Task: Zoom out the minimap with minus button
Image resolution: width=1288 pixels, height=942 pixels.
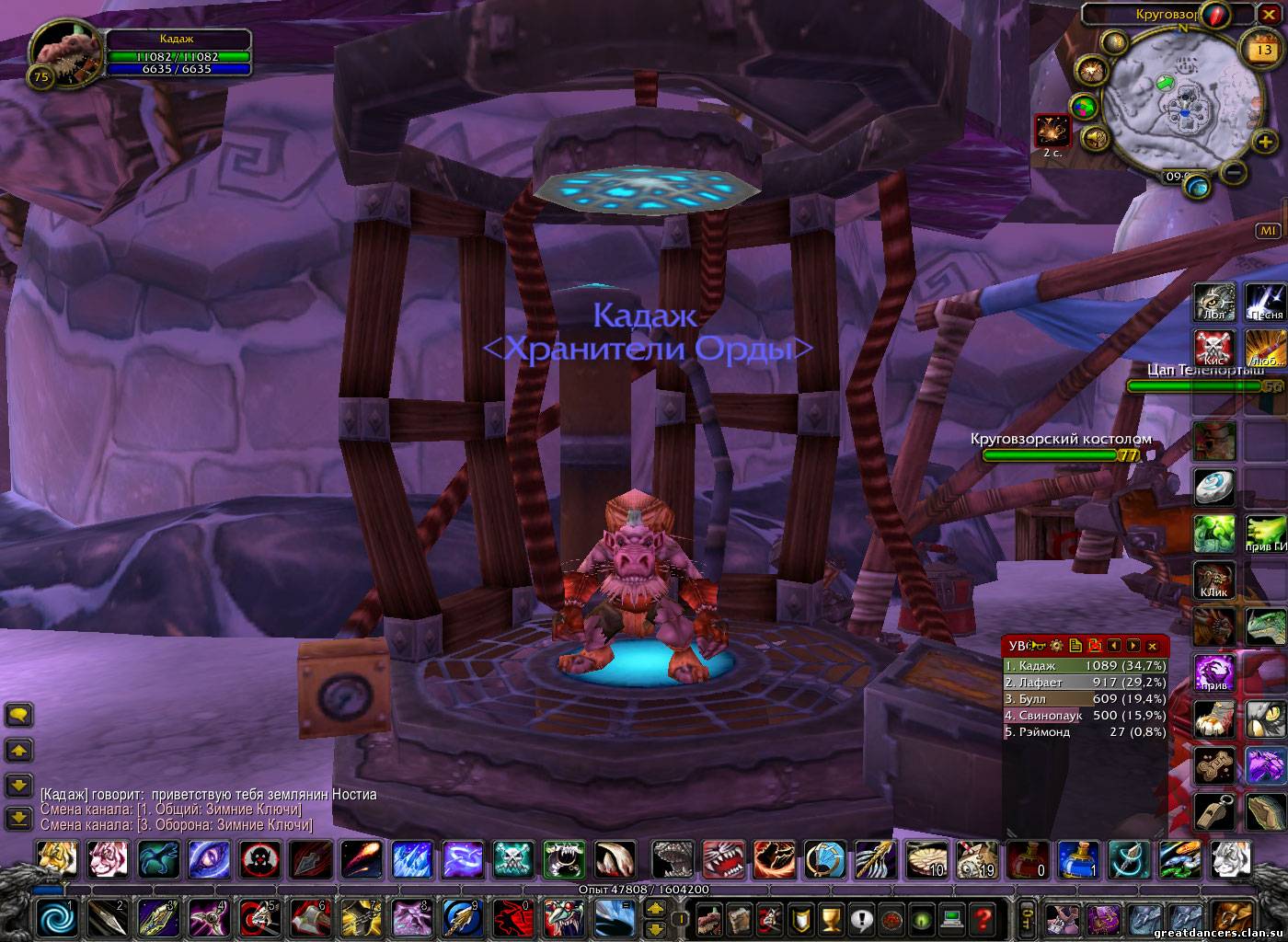Action: coord(1235,171)
